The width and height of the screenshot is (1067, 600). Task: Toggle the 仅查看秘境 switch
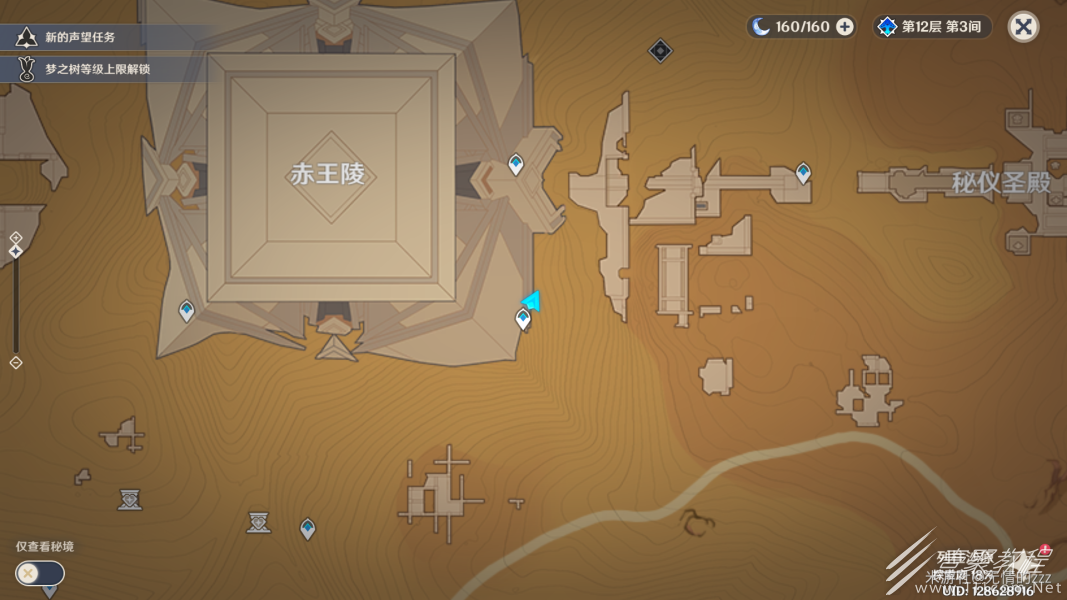click(40, 573)
